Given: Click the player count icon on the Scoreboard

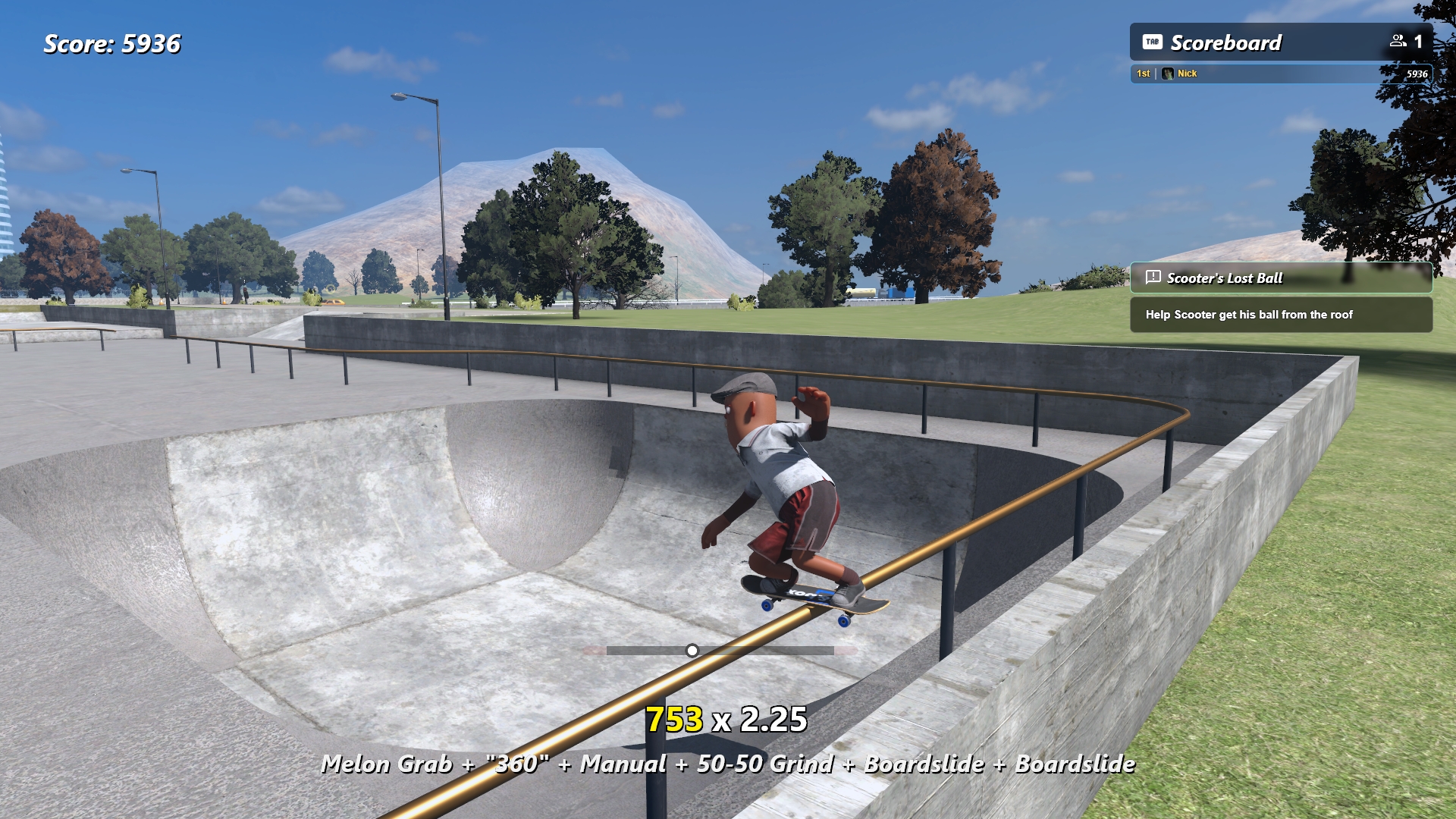Looking at the screenshot, I should pyautogui.click(x=1398, y=42).
